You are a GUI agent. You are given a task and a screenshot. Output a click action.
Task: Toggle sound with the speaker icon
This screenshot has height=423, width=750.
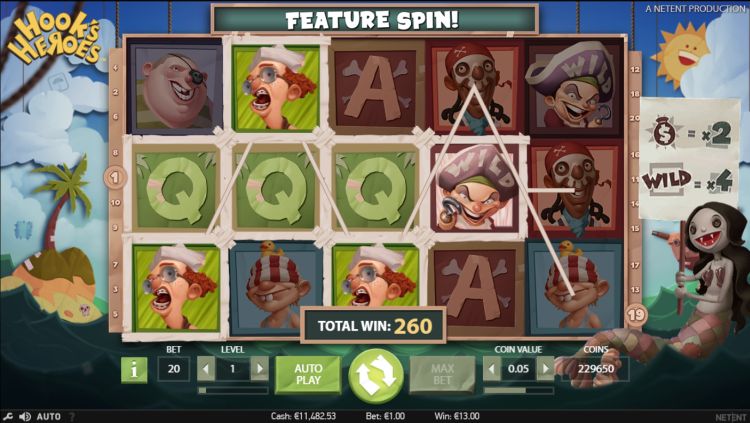pos(24,416)
